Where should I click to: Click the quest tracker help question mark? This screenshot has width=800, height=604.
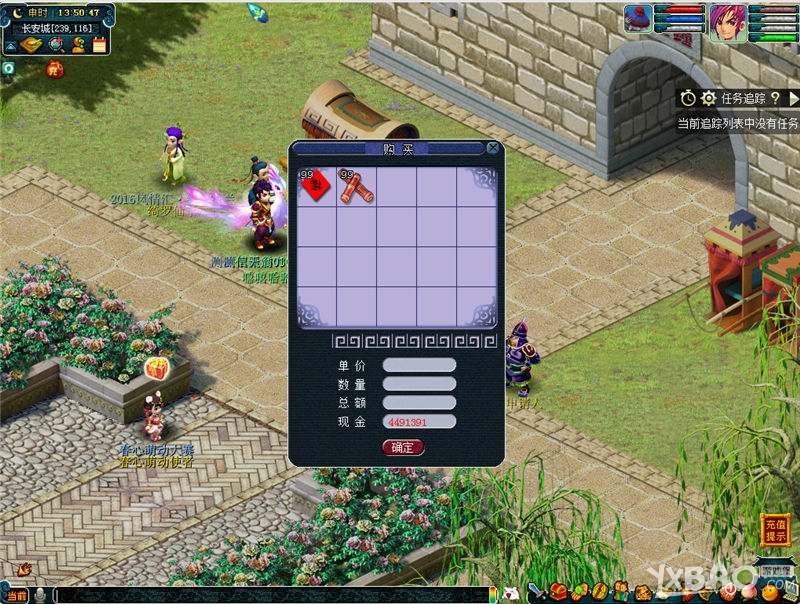[x=775, y=98]
